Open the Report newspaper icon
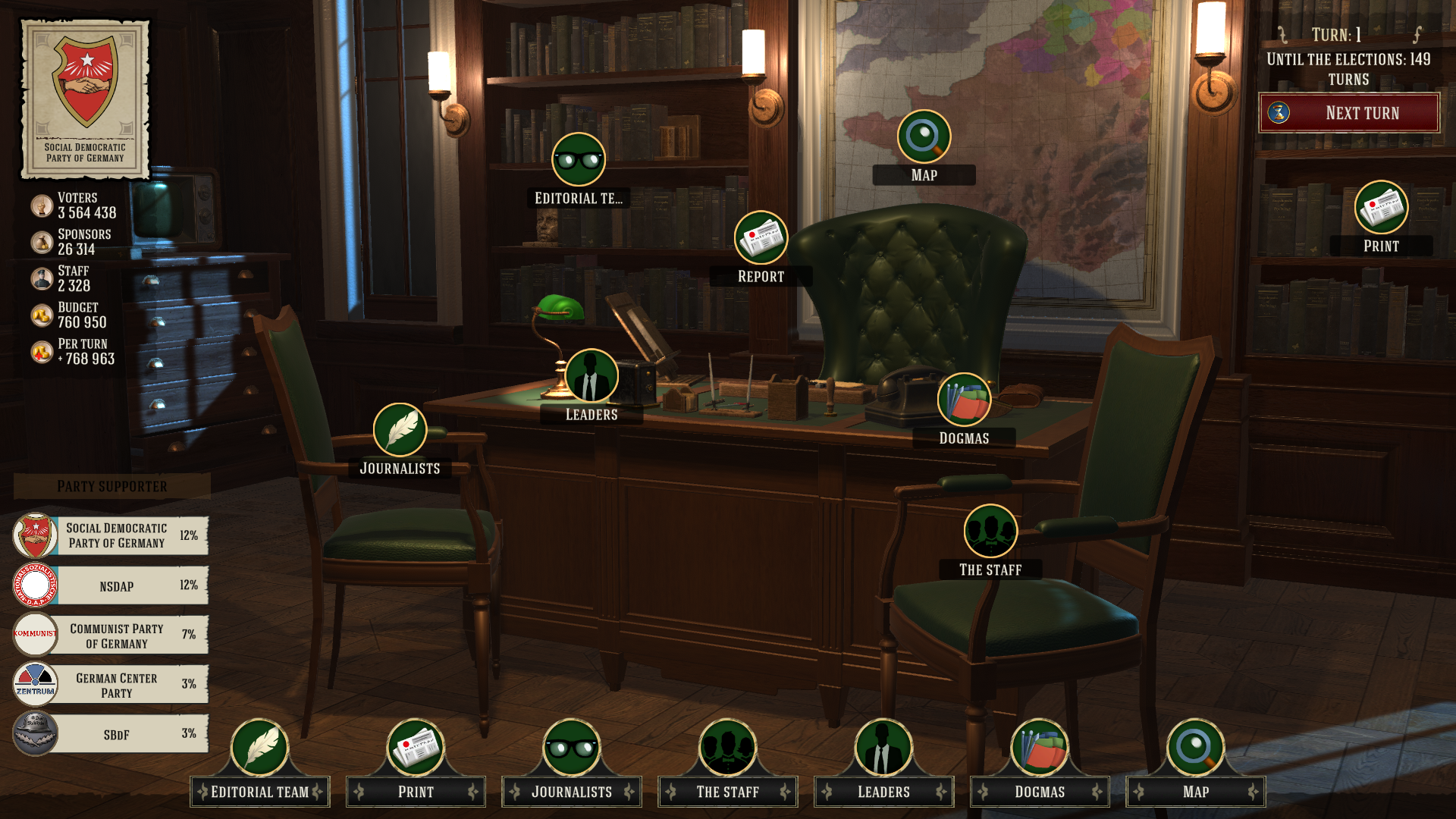 coord(761,238)
